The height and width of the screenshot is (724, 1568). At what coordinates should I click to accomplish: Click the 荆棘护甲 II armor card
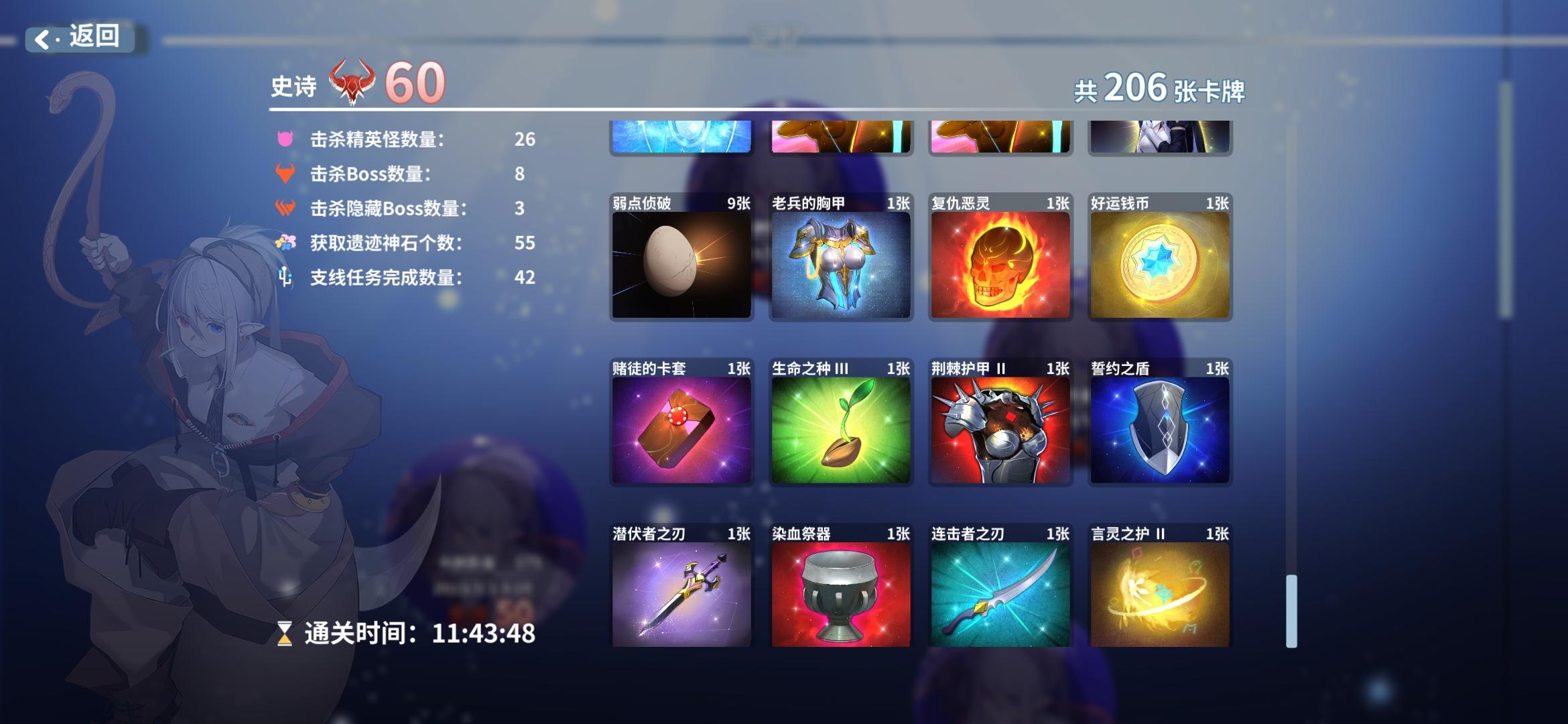tap(1000, 426)
